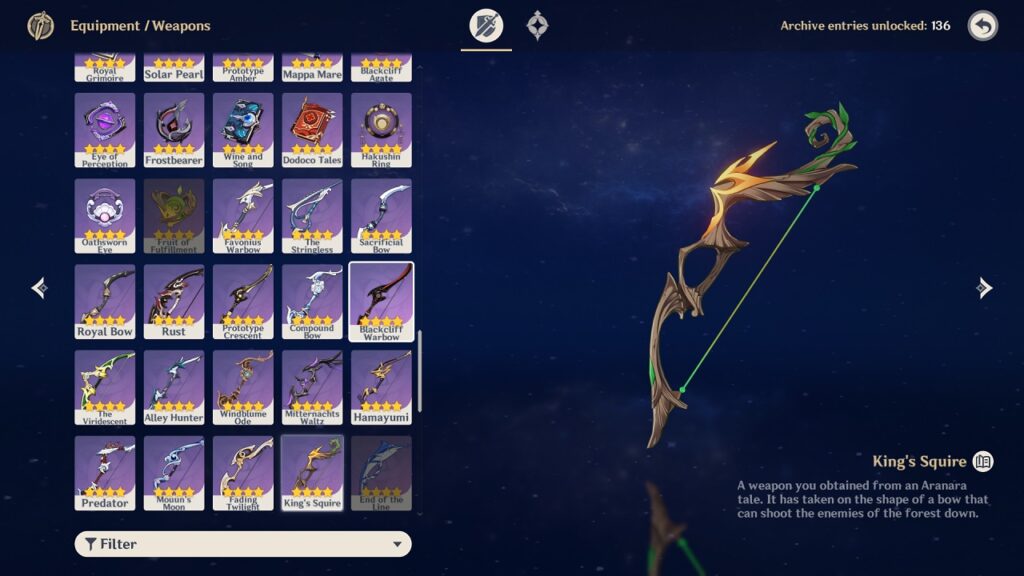This screenshot has width=1024, height=576.
Task: Select the Eye of Perception catalyst
Action: coord(105,129)
